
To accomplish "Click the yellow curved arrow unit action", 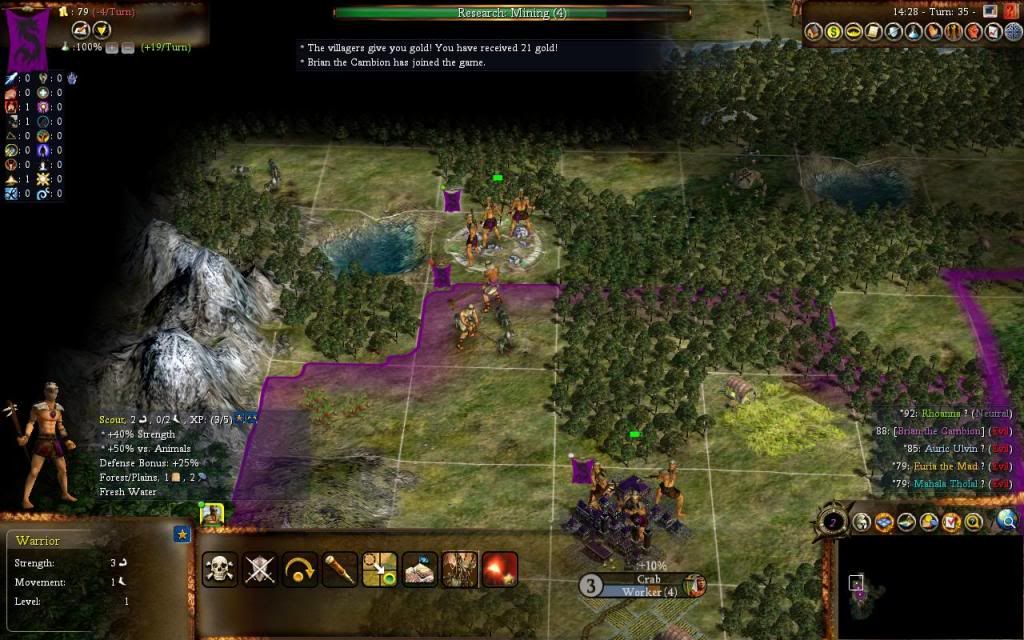I will coord(299,569).
